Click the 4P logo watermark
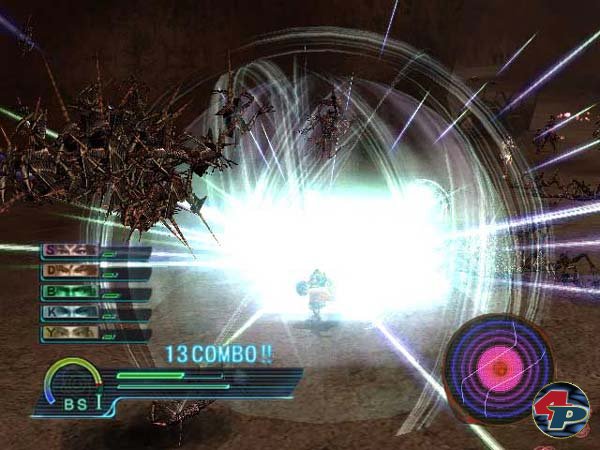 pos(560,410)
